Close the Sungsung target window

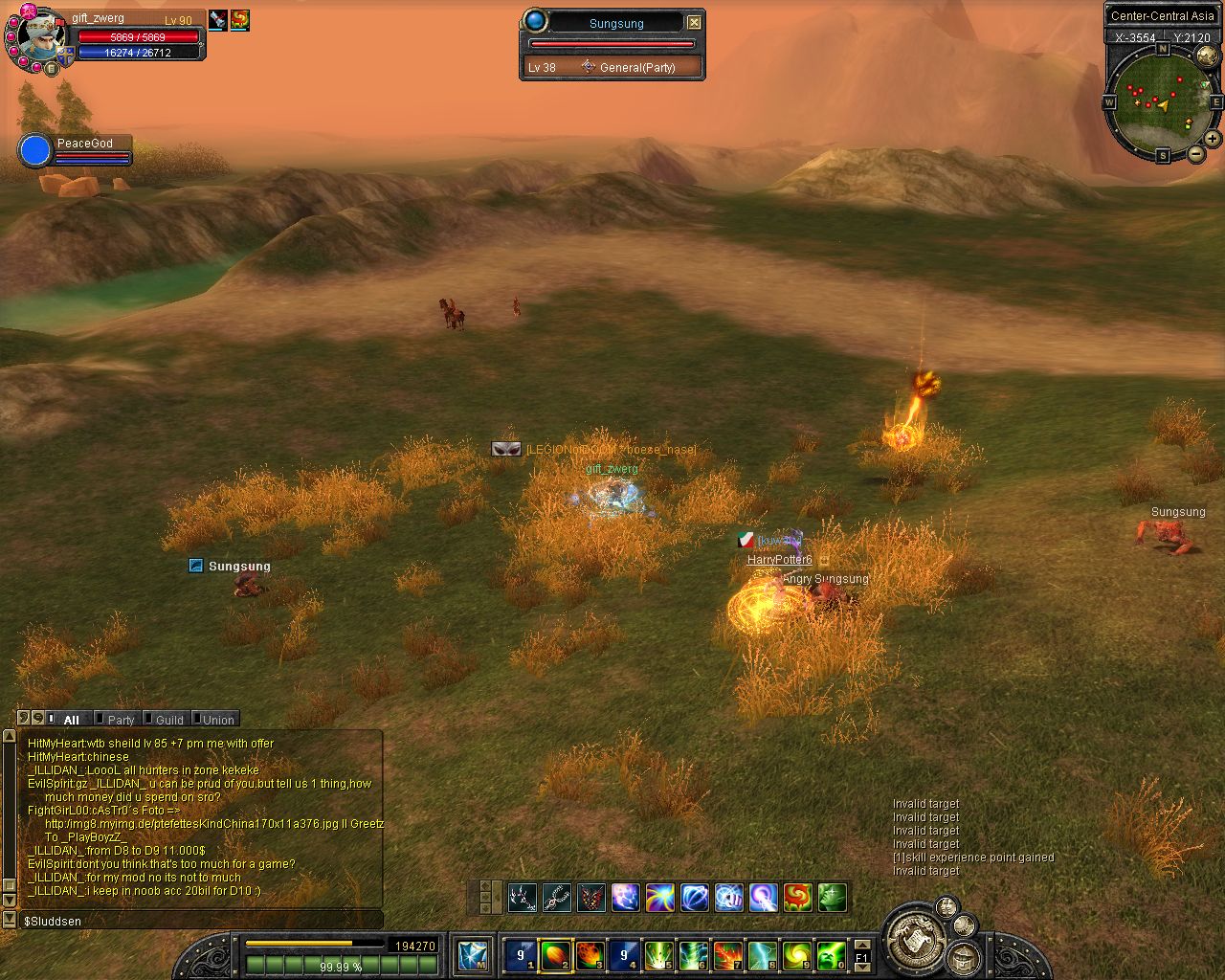point(694,22)
